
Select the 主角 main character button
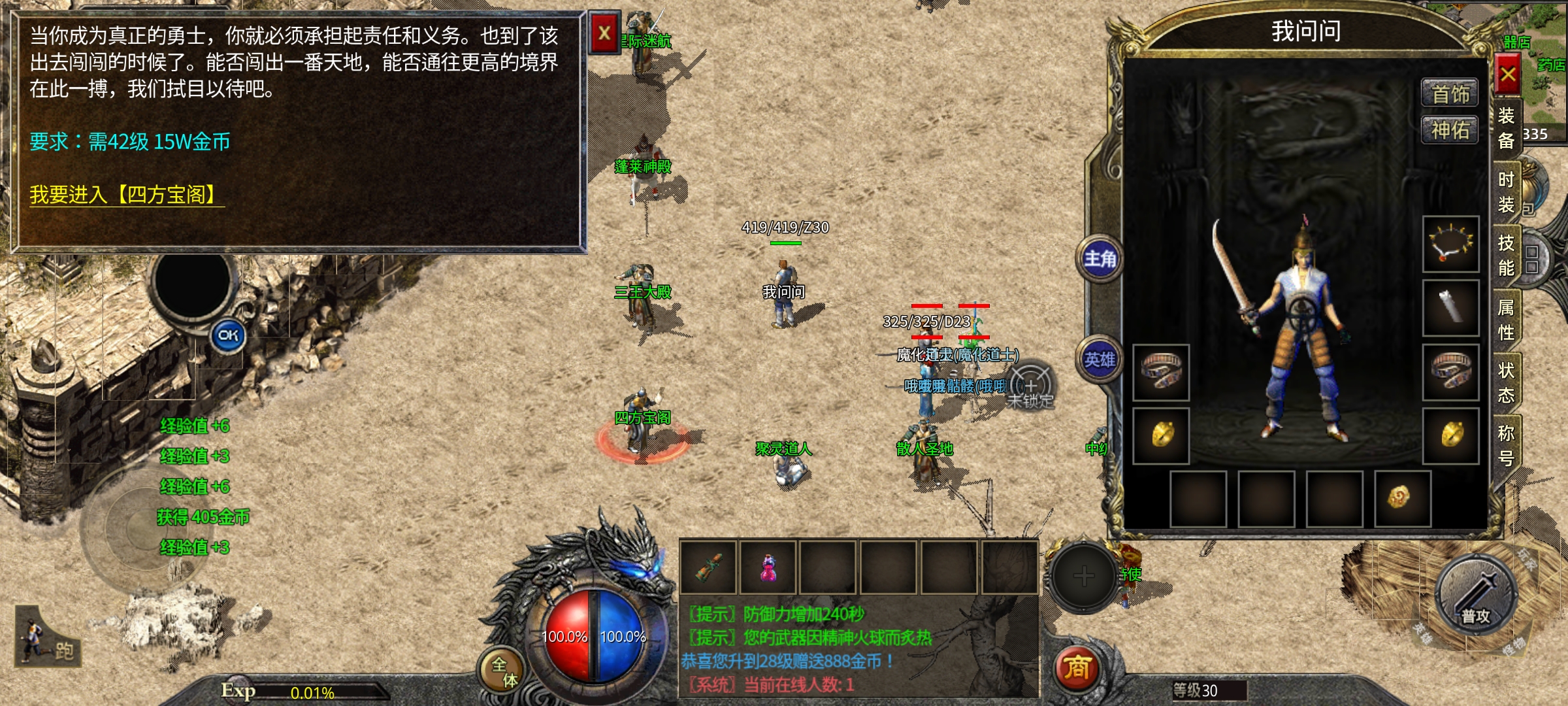1100,260
